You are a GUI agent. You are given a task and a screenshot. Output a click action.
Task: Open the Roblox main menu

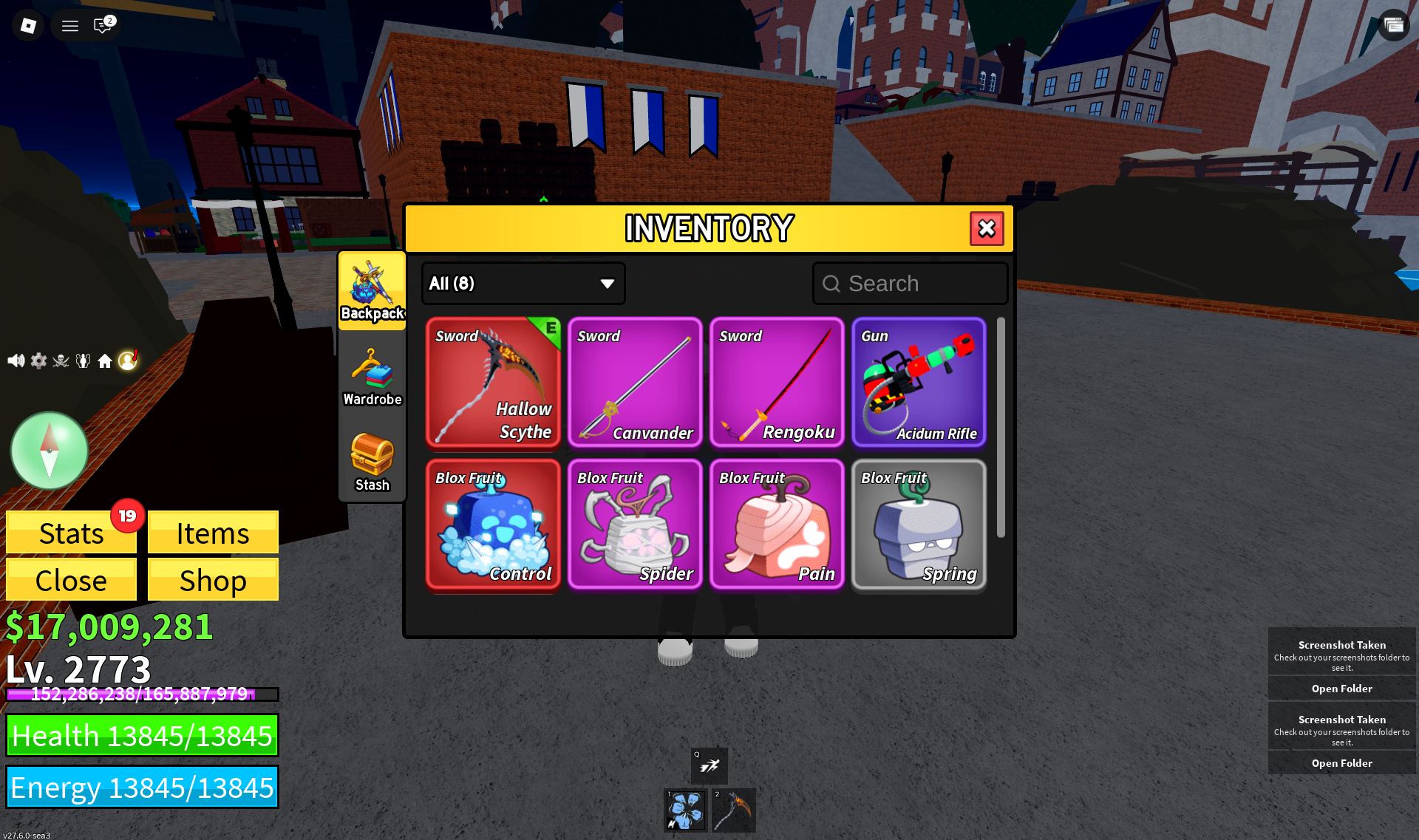tap(28, 26)
